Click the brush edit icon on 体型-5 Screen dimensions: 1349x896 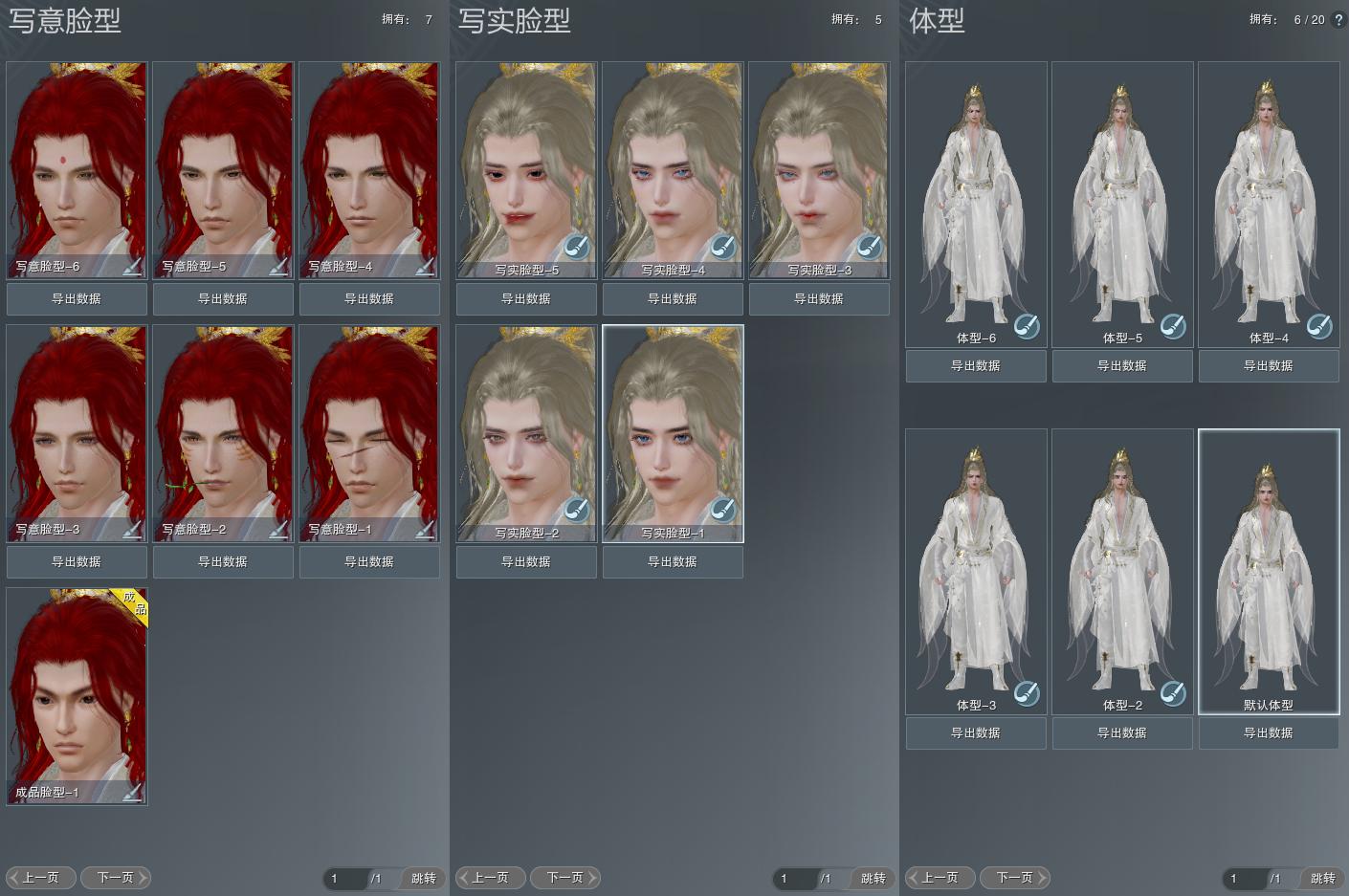point(1173,326)
